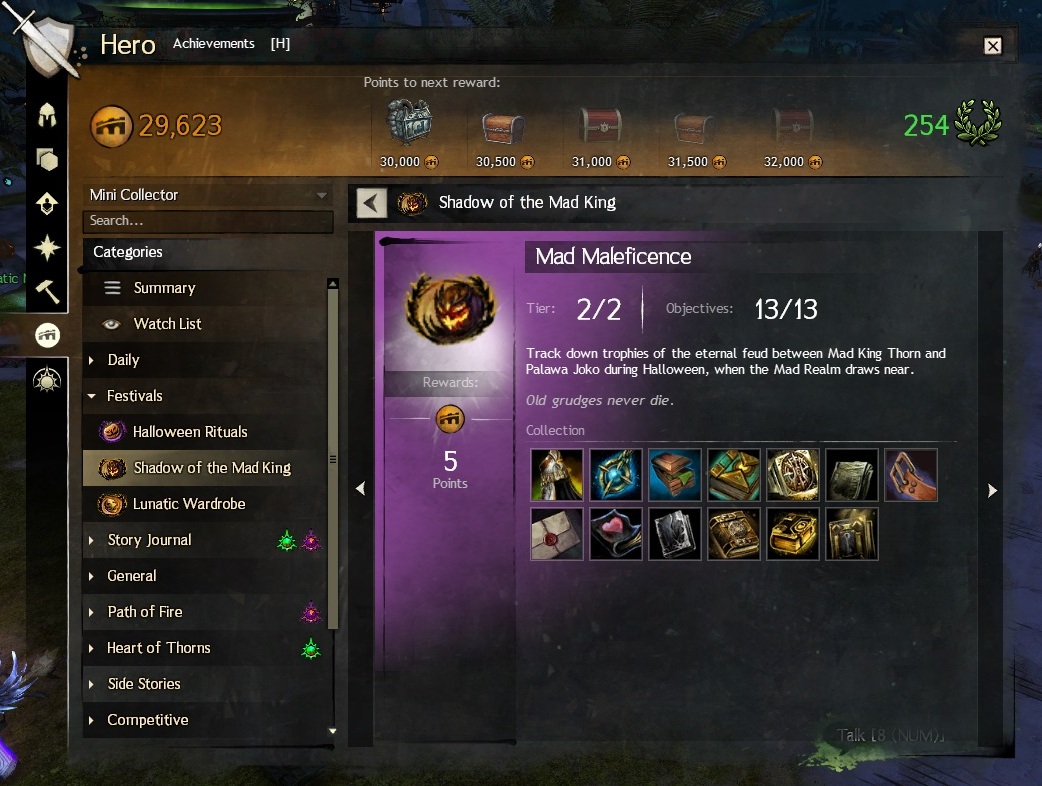Close the Hero panel window
This screenshot has height=786, width=1042.
[992, 45]
